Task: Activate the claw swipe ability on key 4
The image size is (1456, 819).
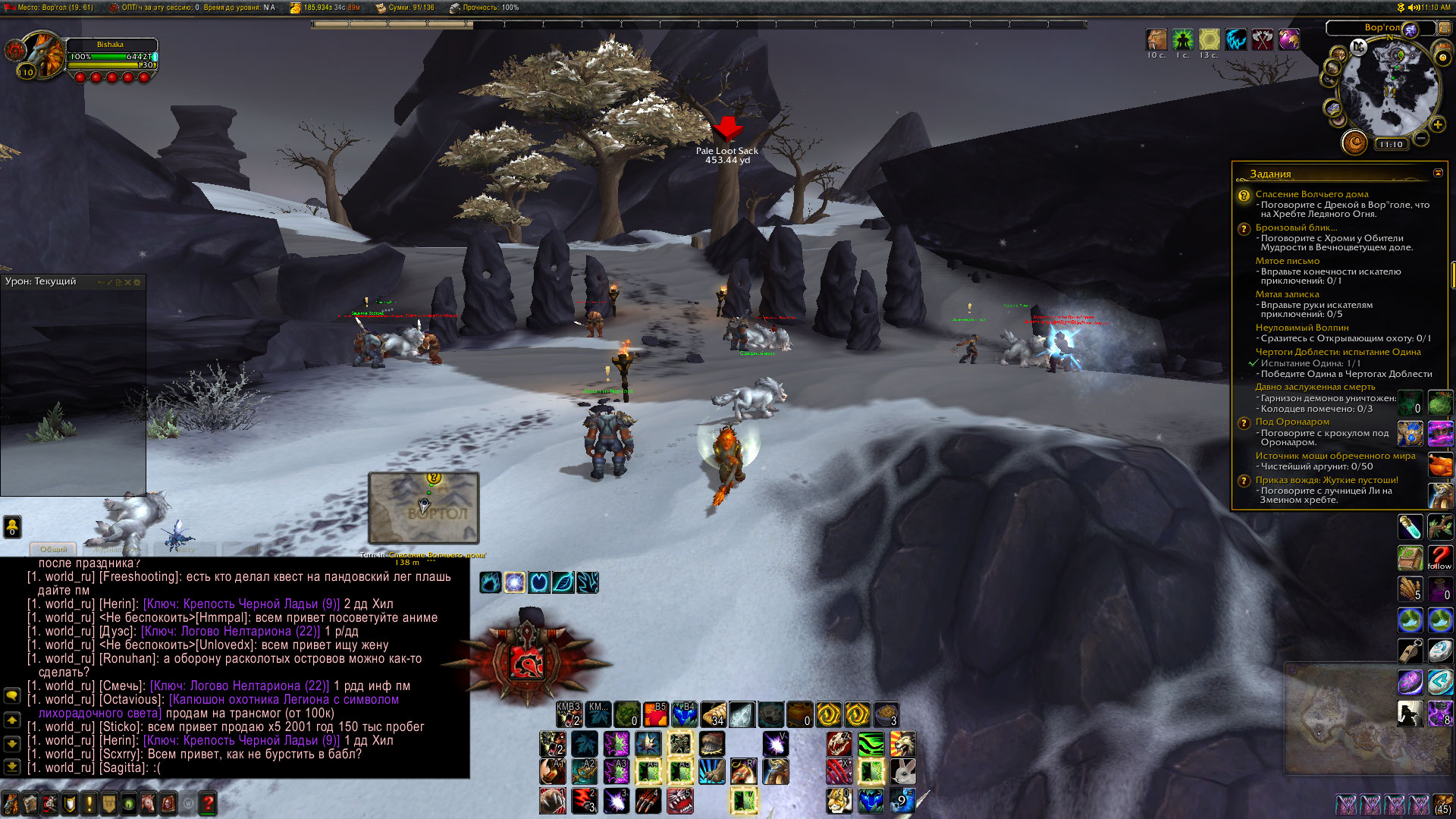Action: [x=648, y=801]
